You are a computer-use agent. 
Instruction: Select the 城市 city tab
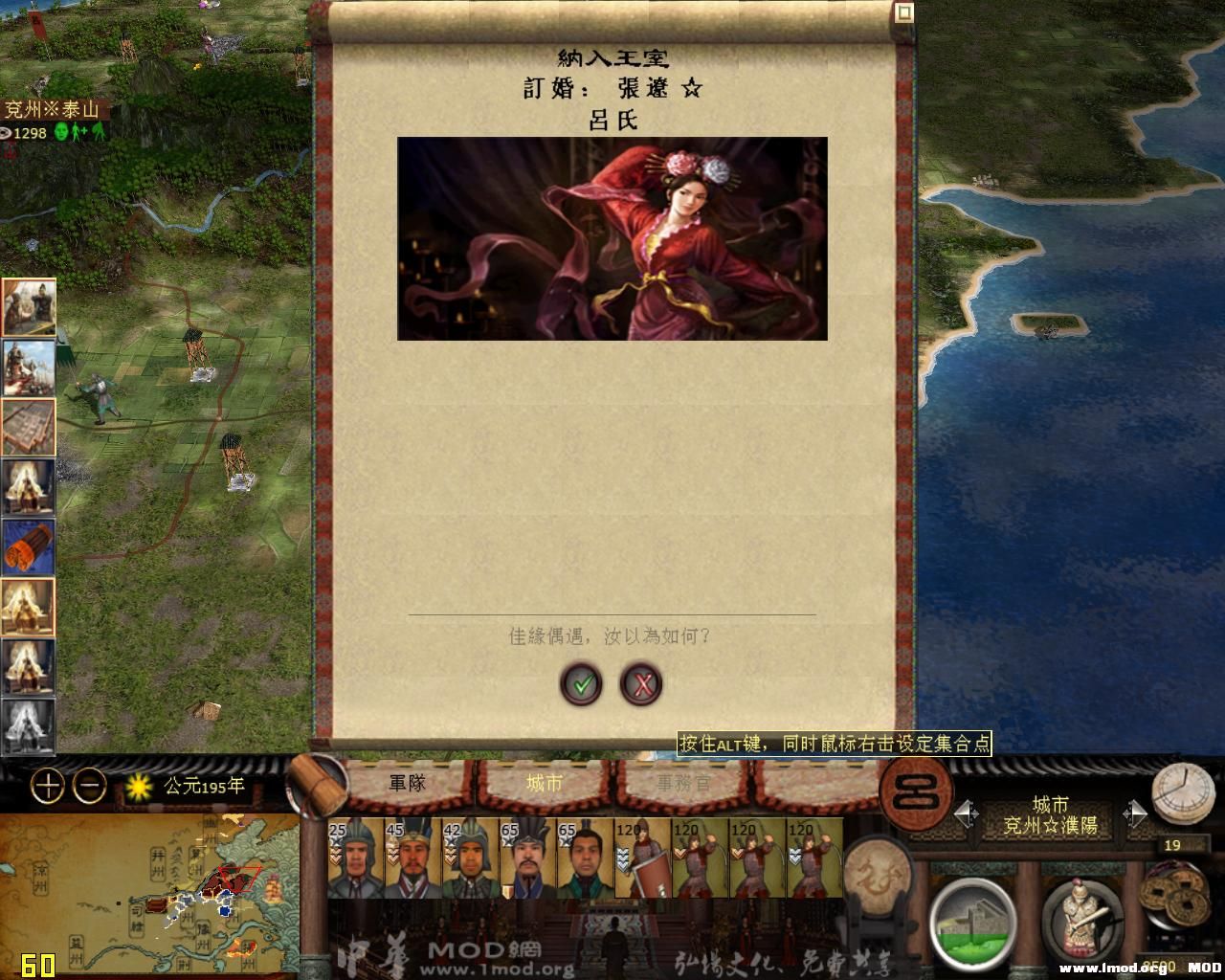(x=543, y=782)
